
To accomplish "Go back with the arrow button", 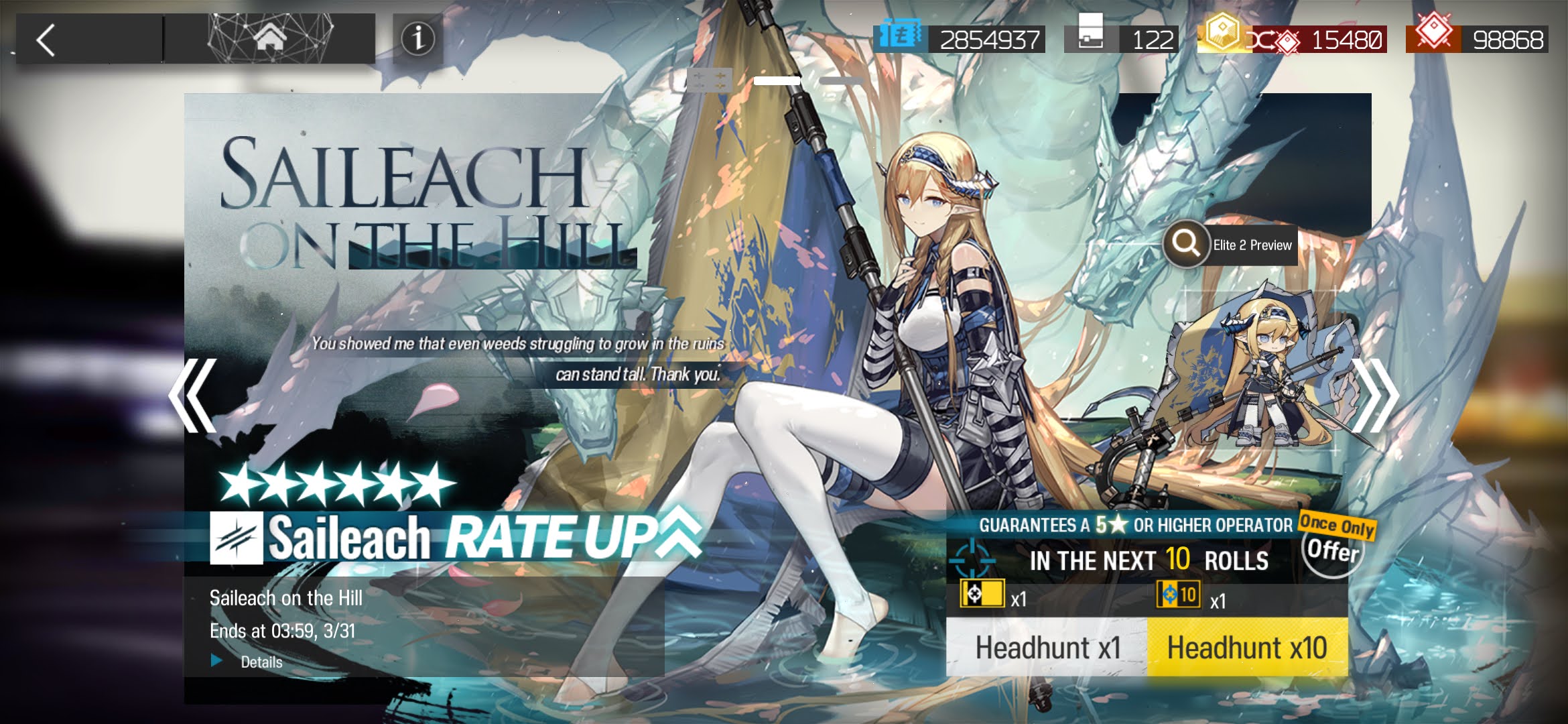I will click(x=47, y=40).
